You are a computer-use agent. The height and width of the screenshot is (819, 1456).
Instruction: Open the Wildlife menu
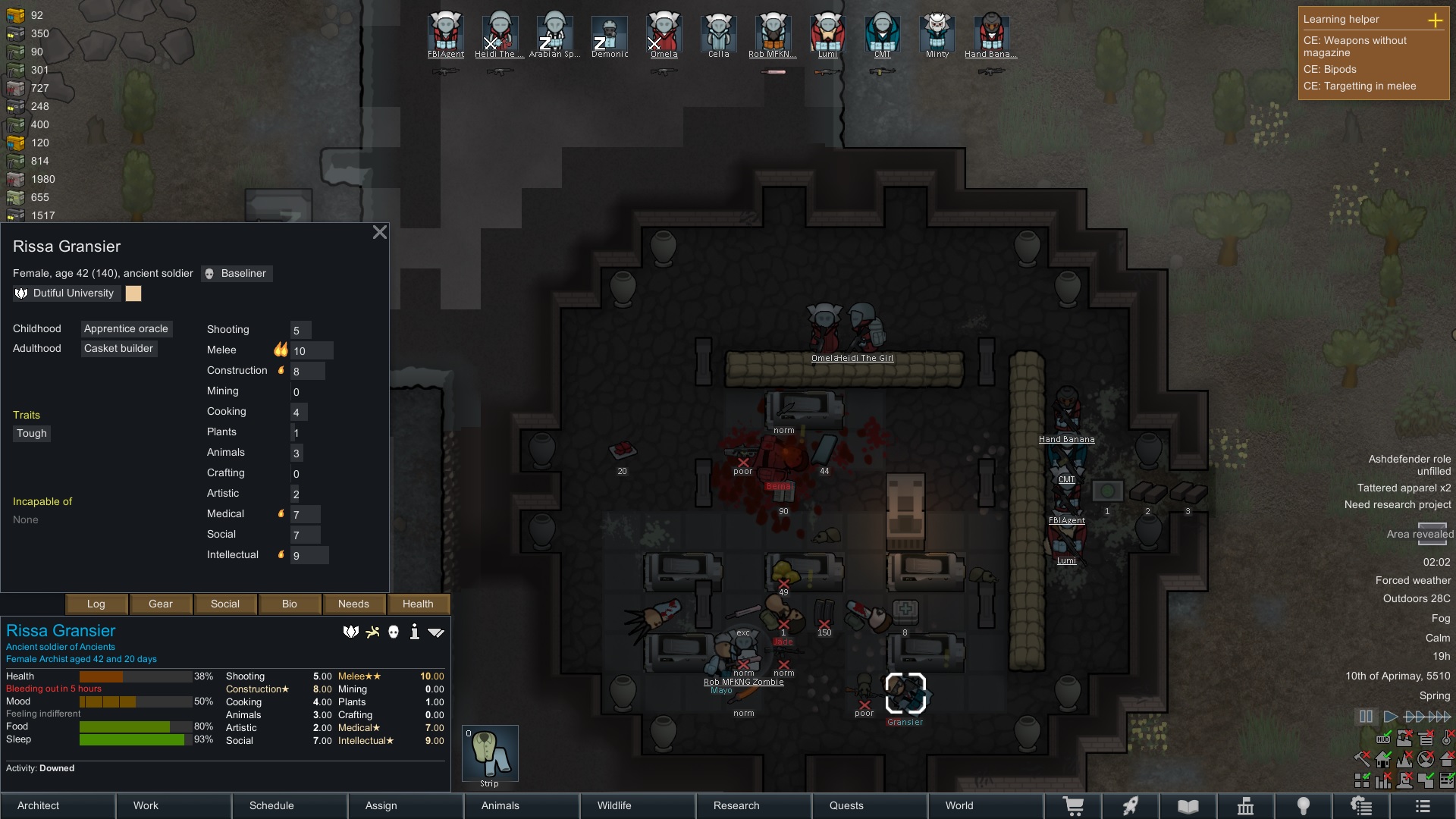pos(637,805)
